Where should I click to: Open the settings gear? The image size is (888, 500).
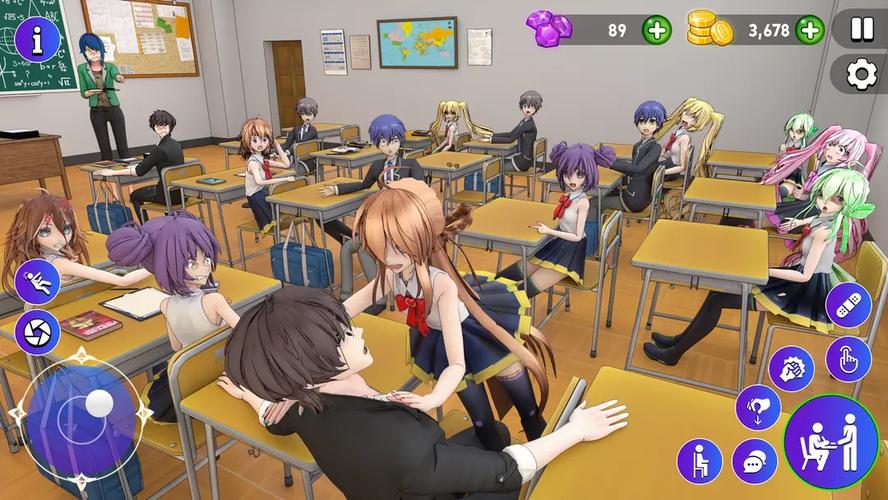860,74
